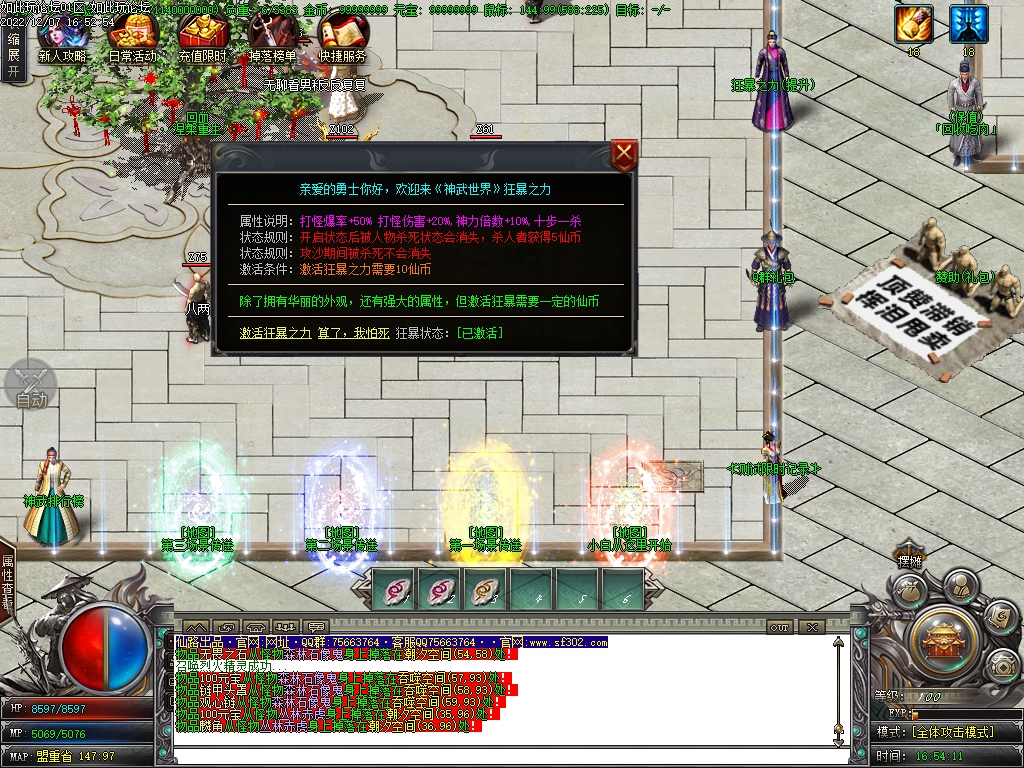Show the 掉落榜单 drop list
The height and width of the screenshot is (768, 1024).
pos(273,42)
